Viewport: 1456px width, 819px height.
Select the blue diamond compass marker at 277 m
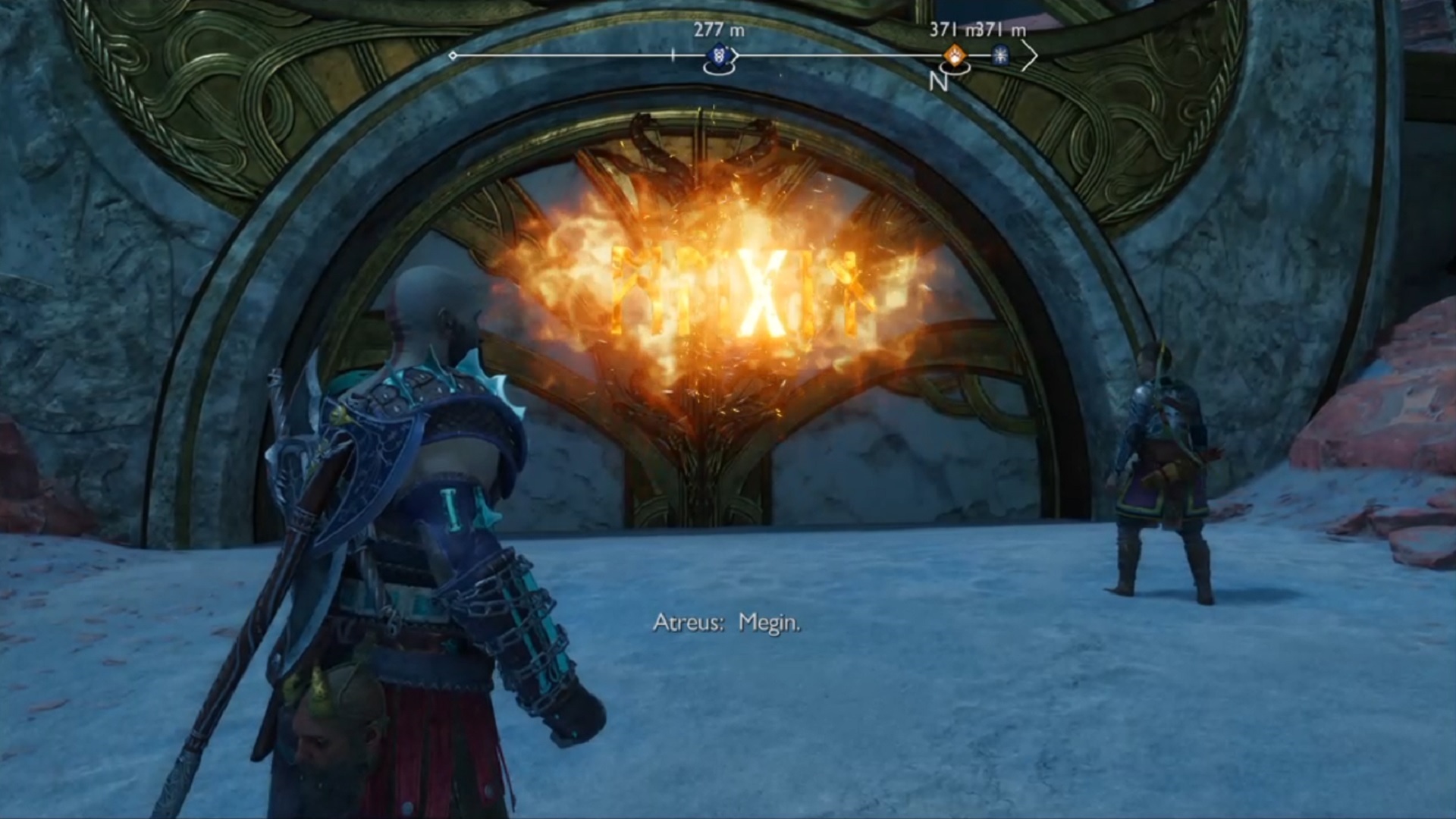pos(719,55)
